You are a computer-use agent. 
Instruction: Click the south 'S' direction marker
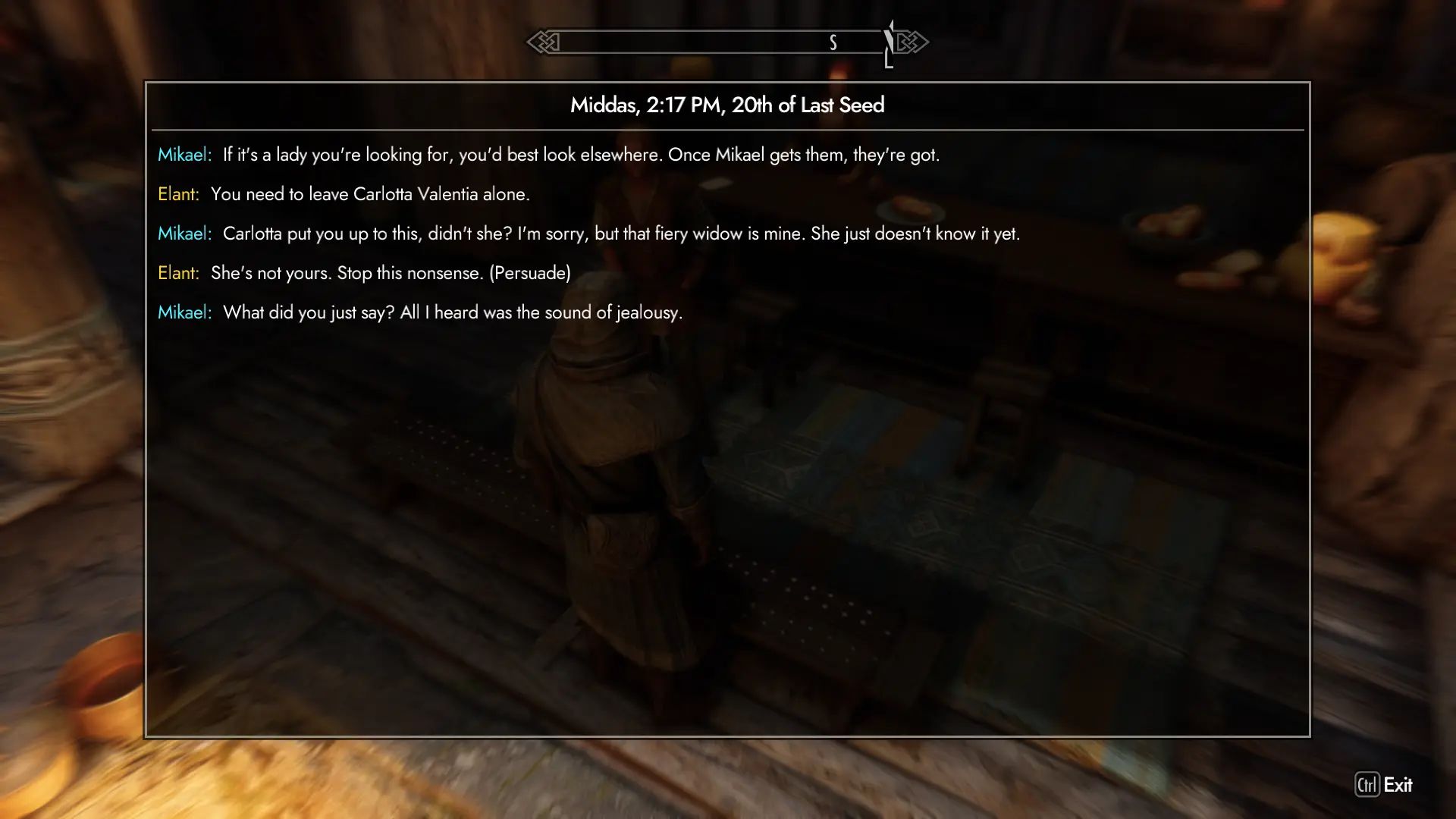pyautogui.click(x=833, y=42)
